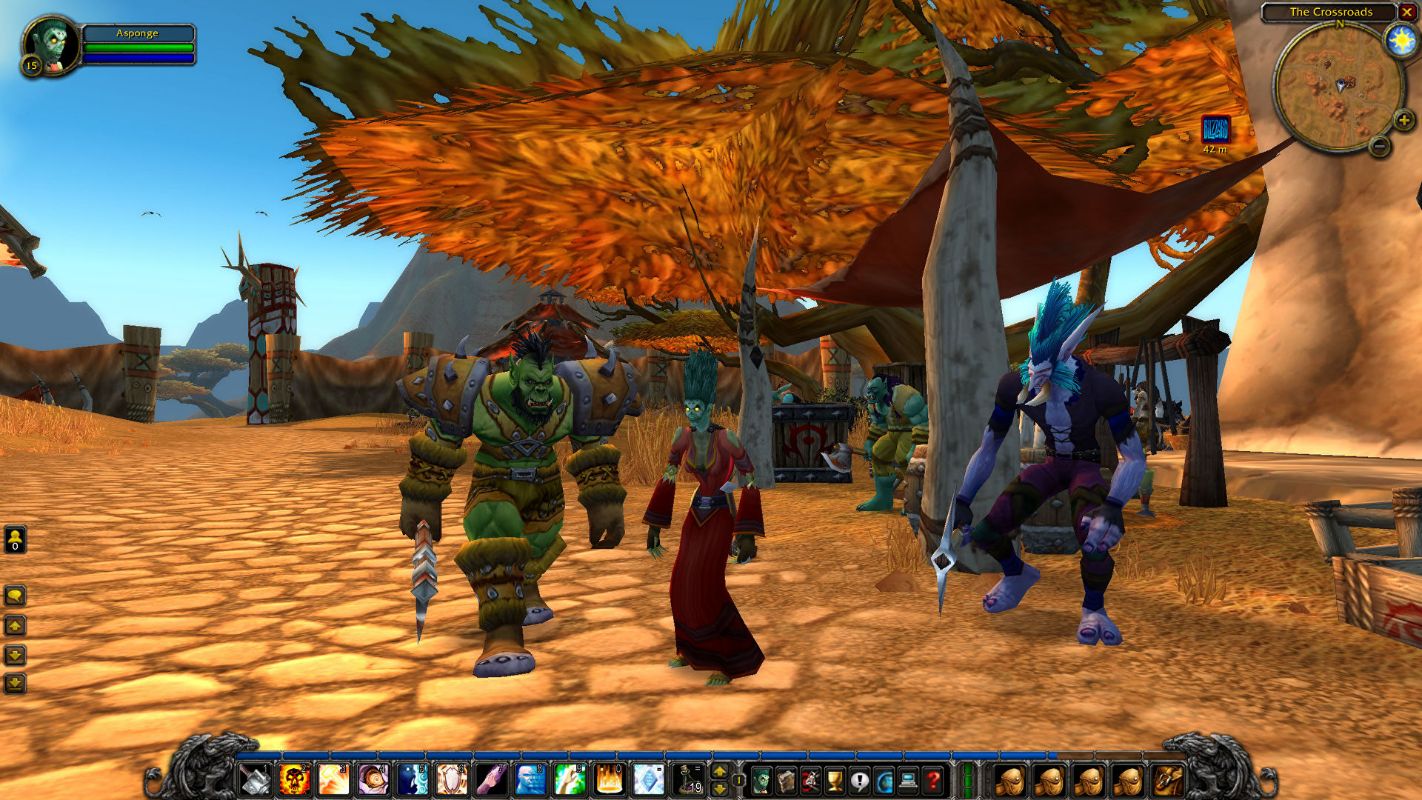Open the Main Menu computer icon
The width and height of the screenshot is (1422, 800).
click(908, 780)
